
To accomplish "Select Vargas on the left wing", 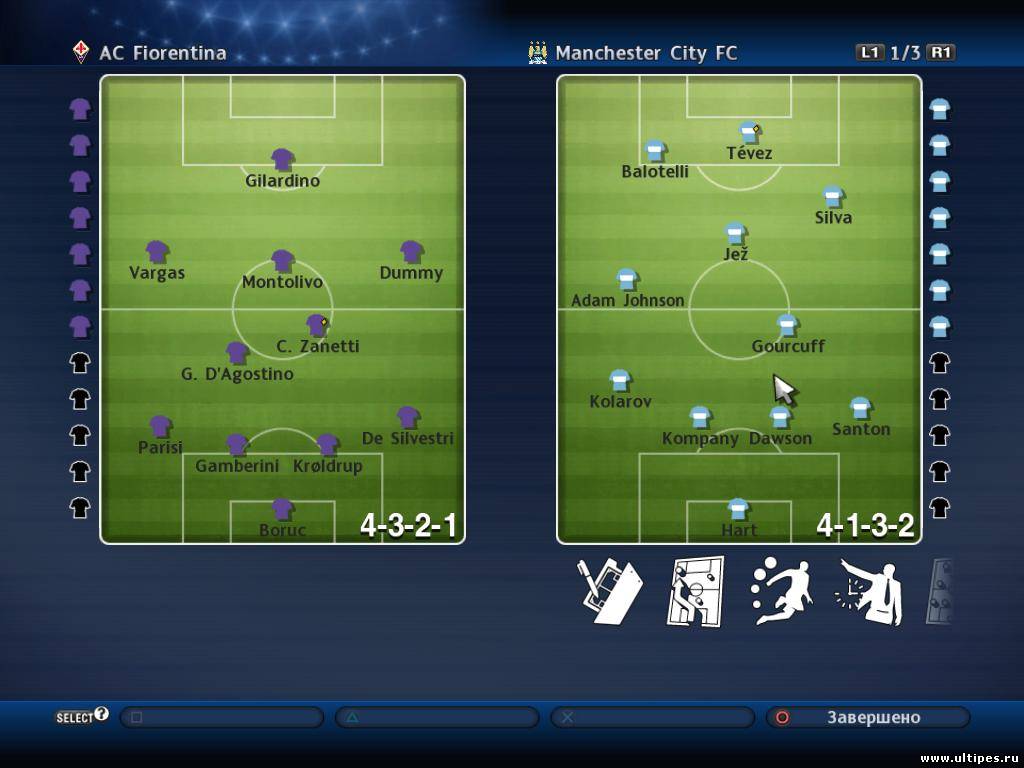I will click(x=157, y=252).
